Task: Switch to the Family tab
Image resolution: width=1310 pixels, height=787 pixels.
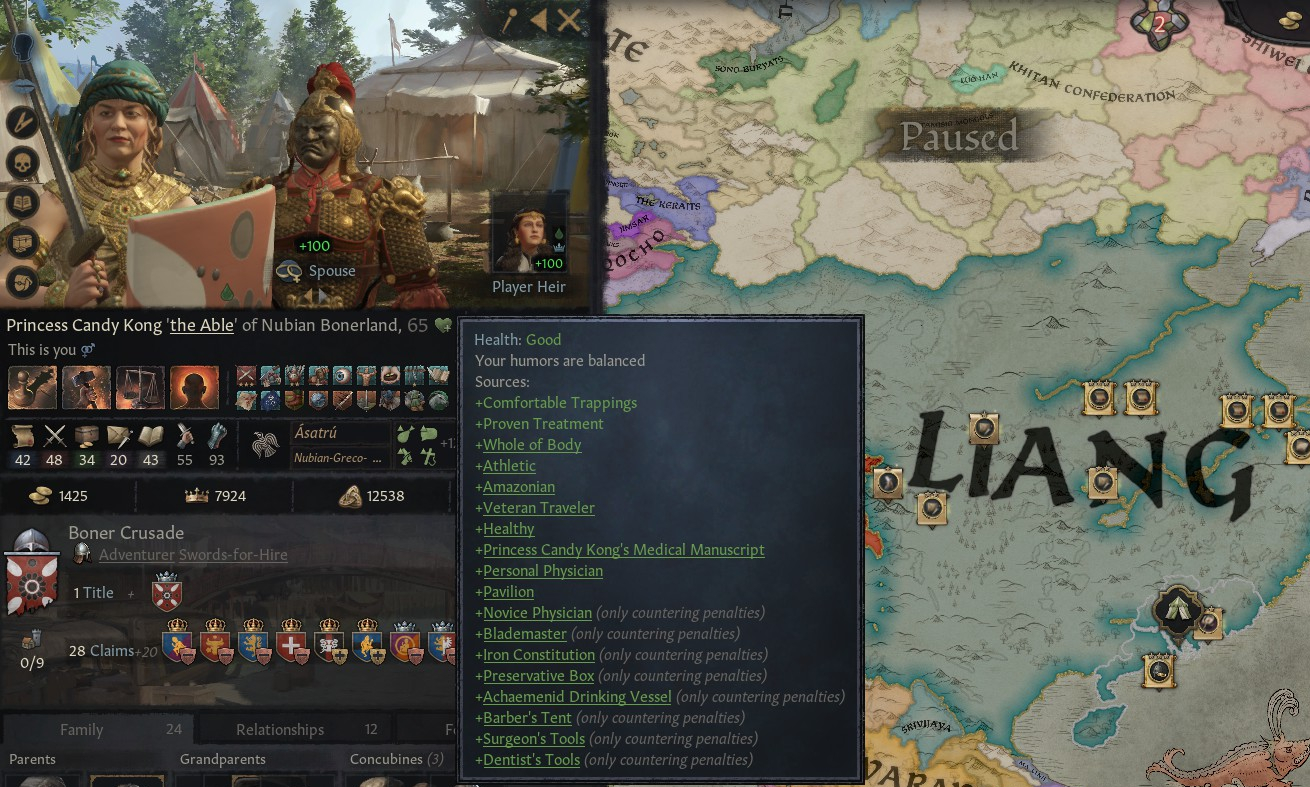Action: point(81,729)
